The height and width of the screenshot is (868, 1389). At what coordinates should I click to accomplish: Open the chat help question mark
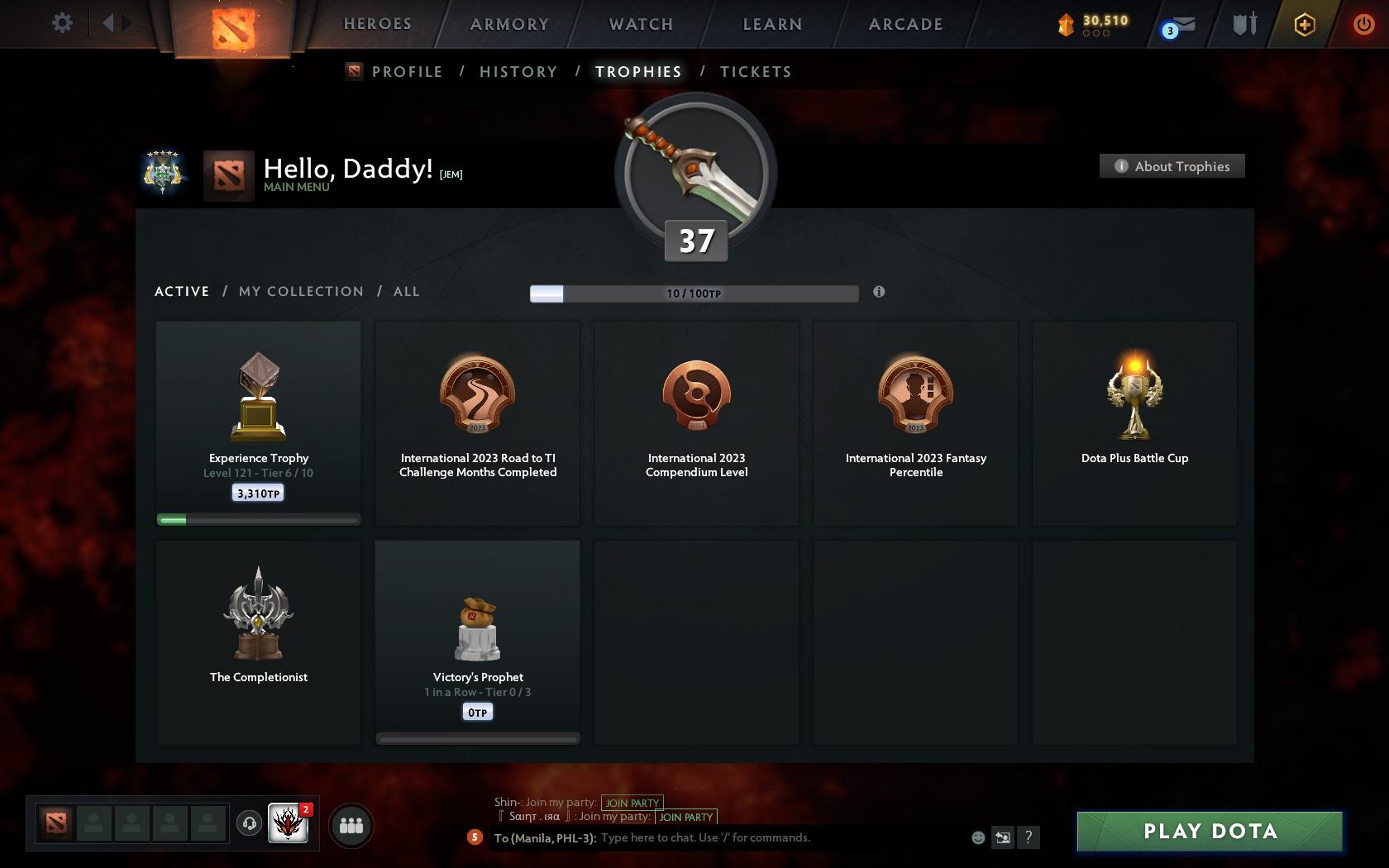[x=1029, y=837]
